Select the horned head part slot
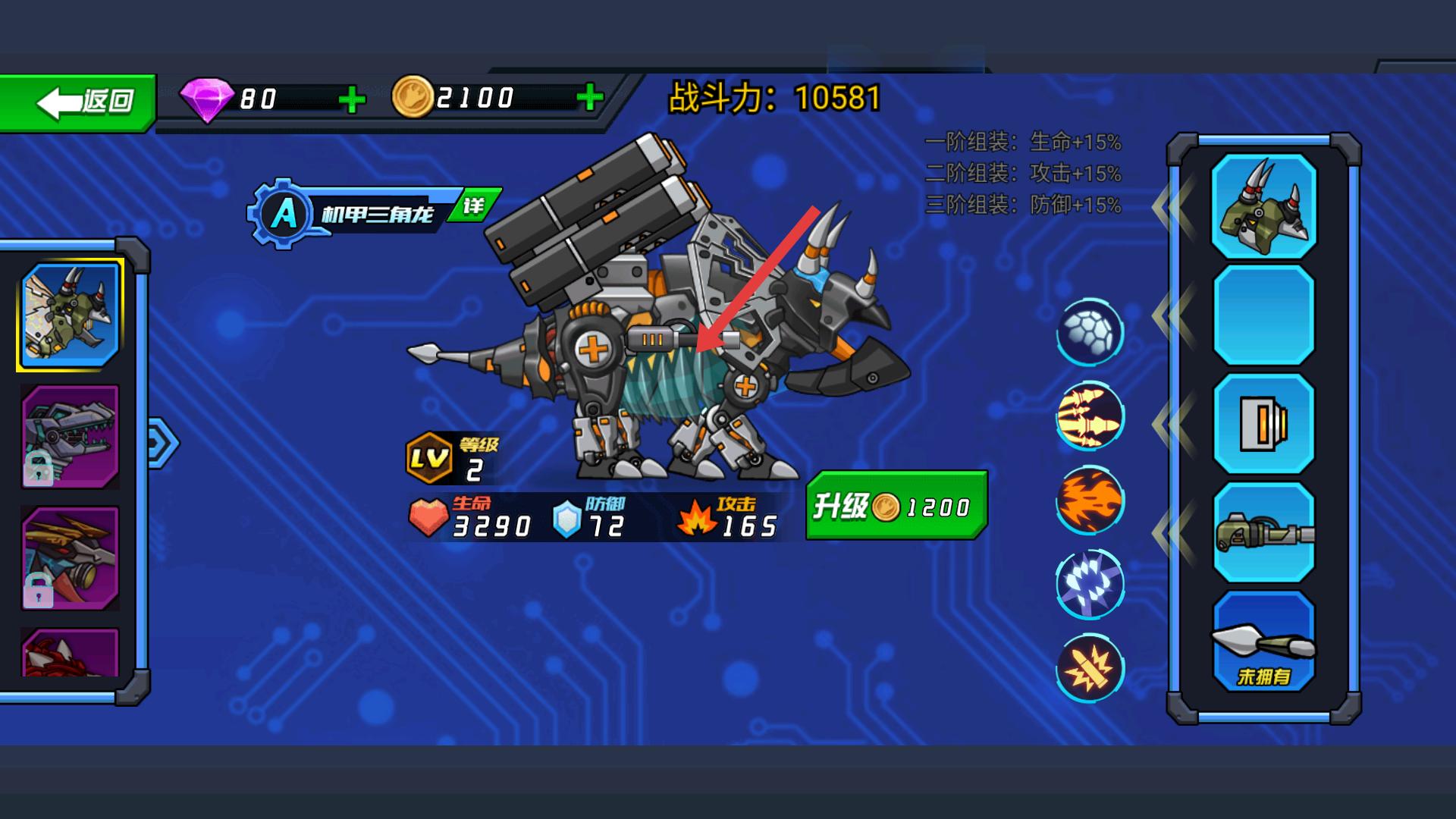The width and height of the screenshot is (1456, 819). (x=1263, y=206)
